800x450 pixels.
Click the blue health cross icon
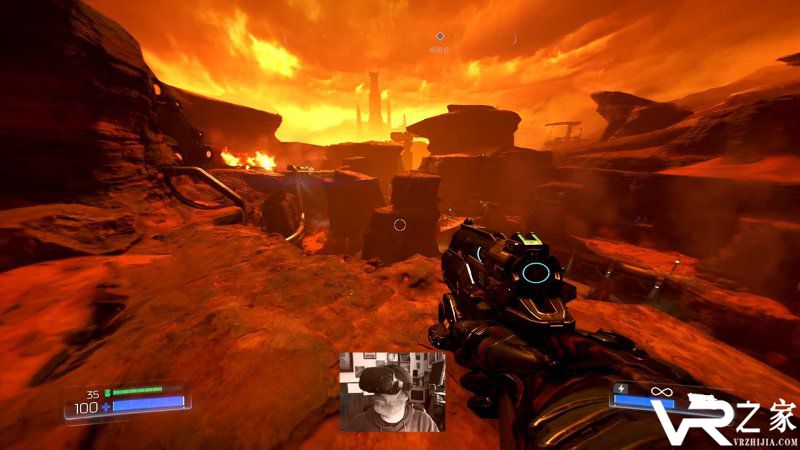tap(105, 407)
